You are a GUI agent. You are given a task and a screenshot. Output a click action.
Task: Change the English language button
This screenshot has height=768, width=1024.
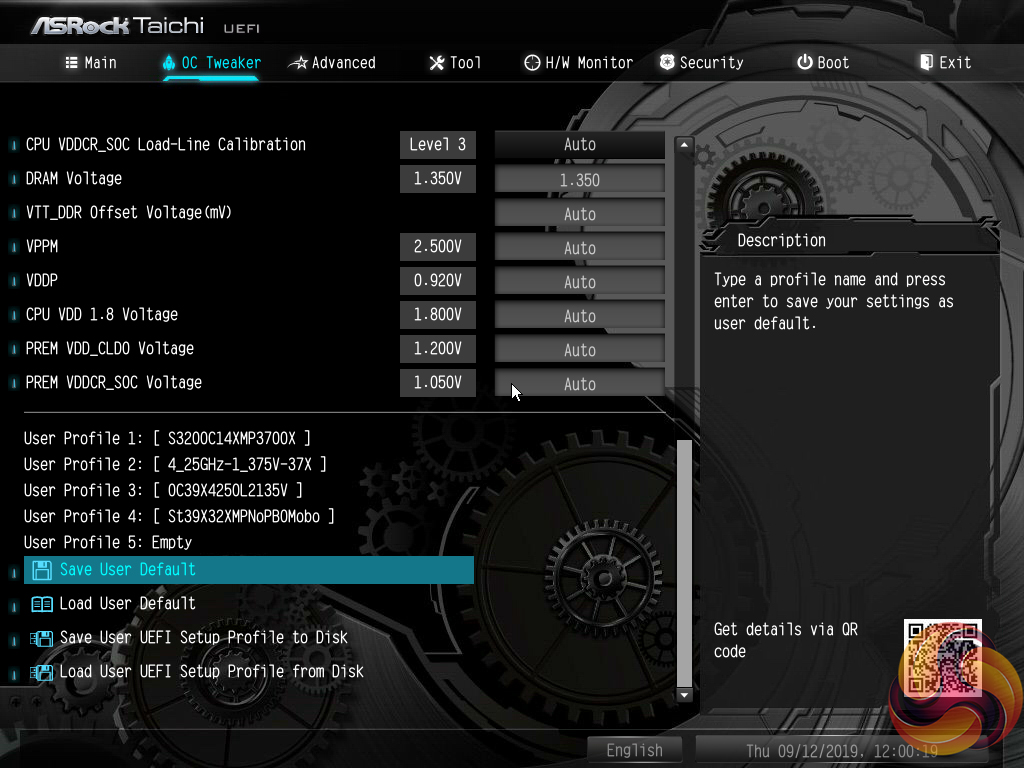click(x=634, y=750)
